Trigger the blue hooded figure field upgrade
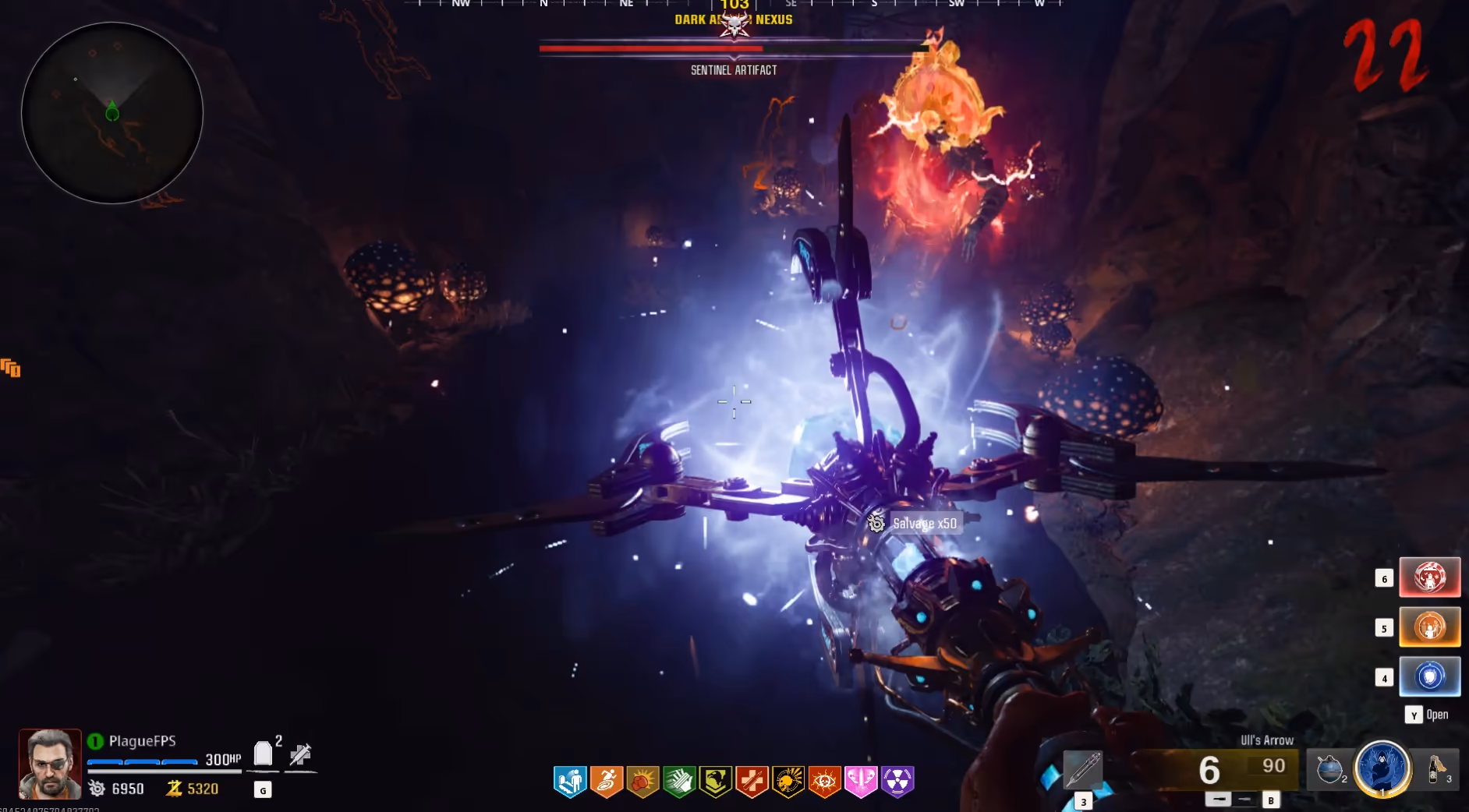1469x812 pixels. coord(1382,768)
